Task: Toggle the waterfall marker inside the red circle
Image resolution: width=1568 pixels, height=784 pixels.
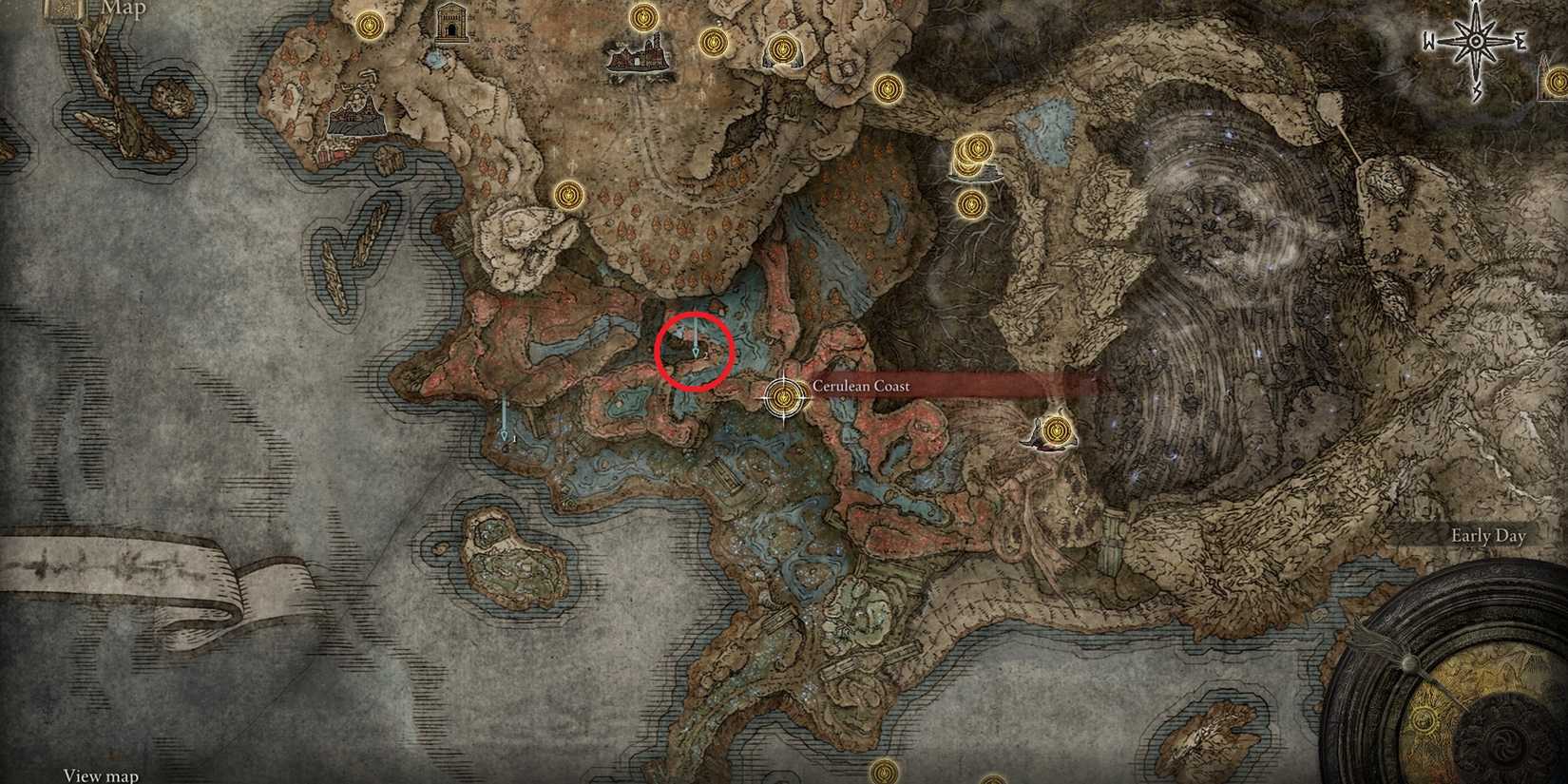Action: point(697,347)
